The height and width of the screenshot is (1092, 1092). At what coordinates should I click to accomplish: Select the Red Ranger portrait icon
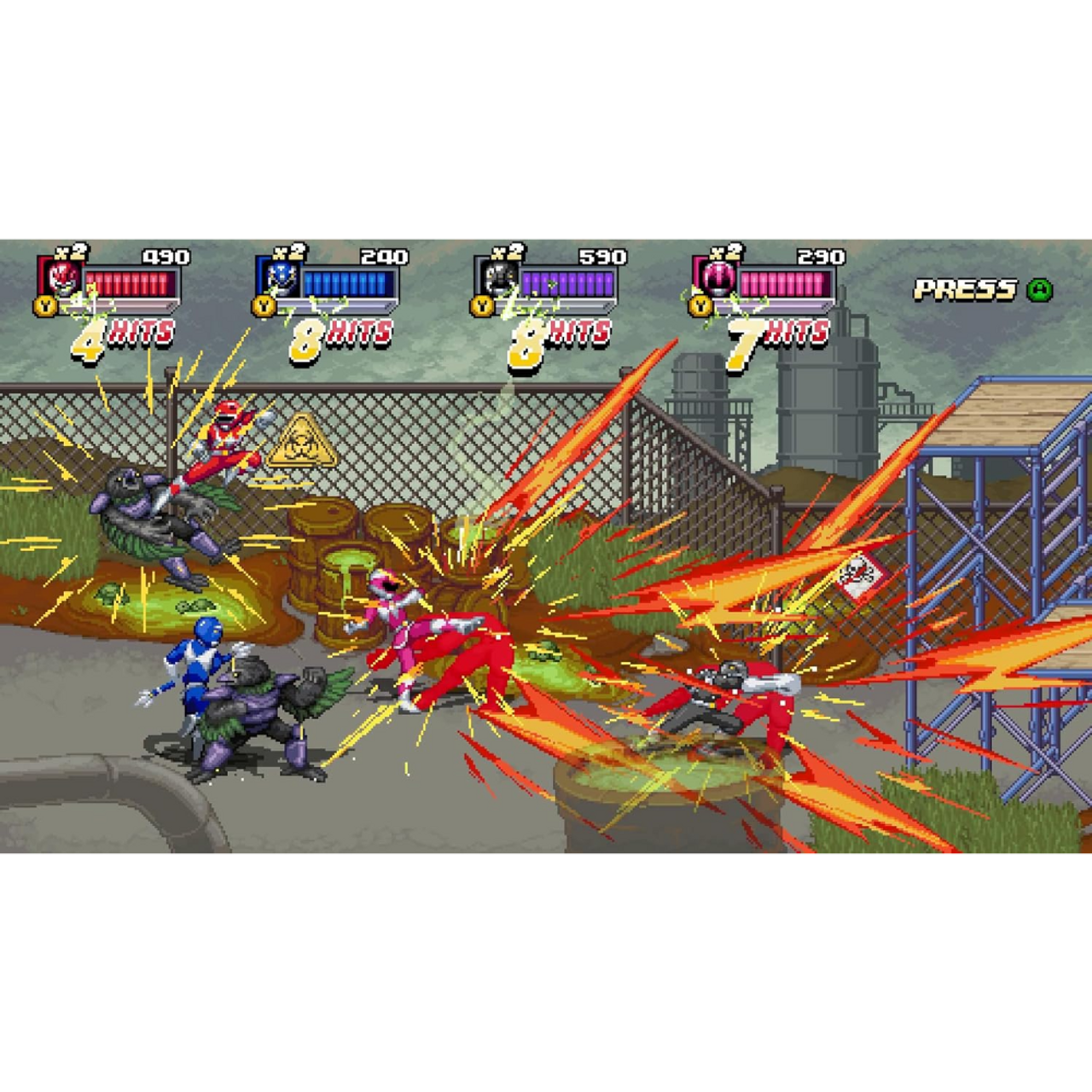point(61,277)
